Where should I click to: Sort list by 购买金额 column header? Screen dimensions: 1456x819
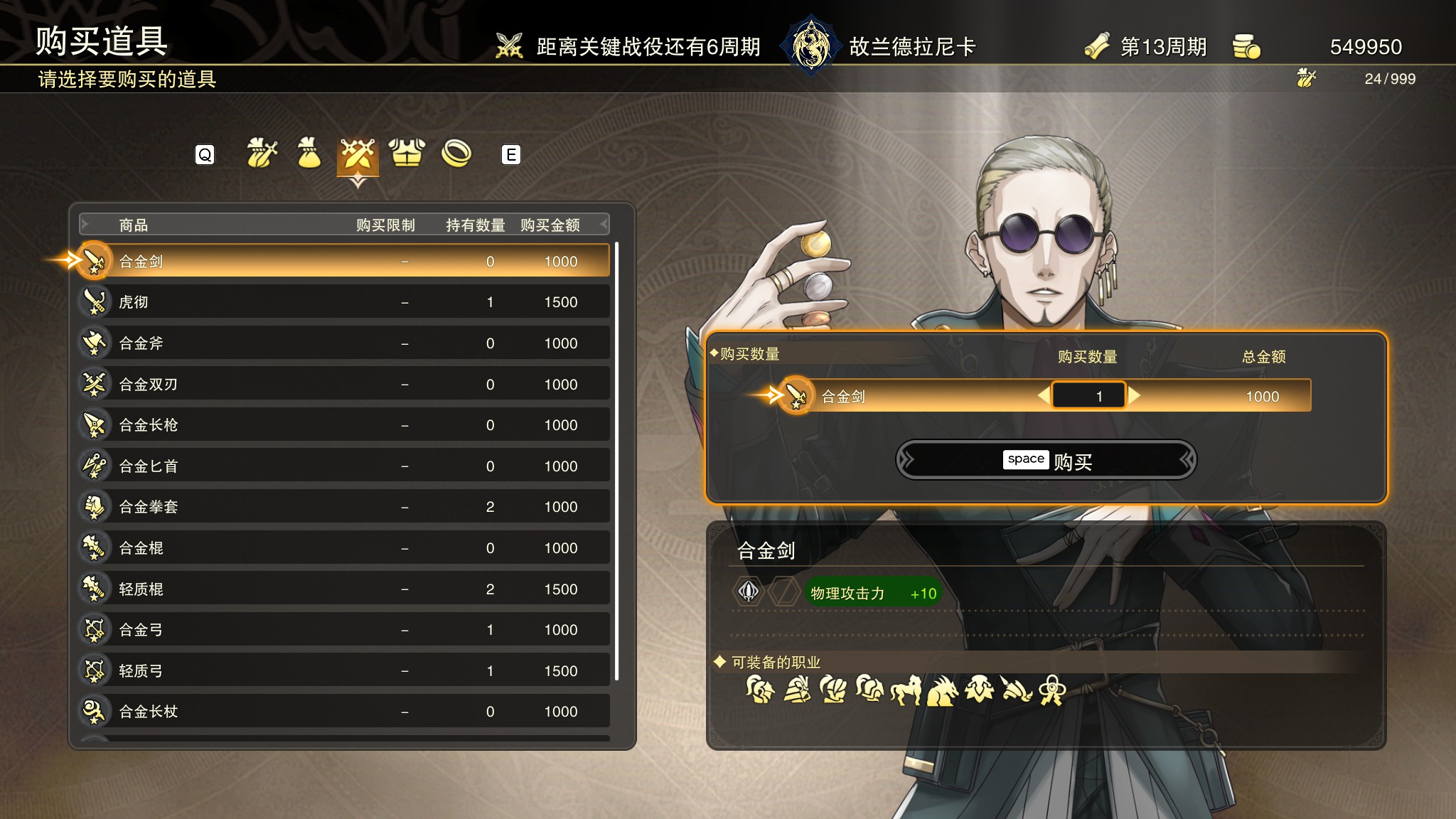tap(550, 225)
